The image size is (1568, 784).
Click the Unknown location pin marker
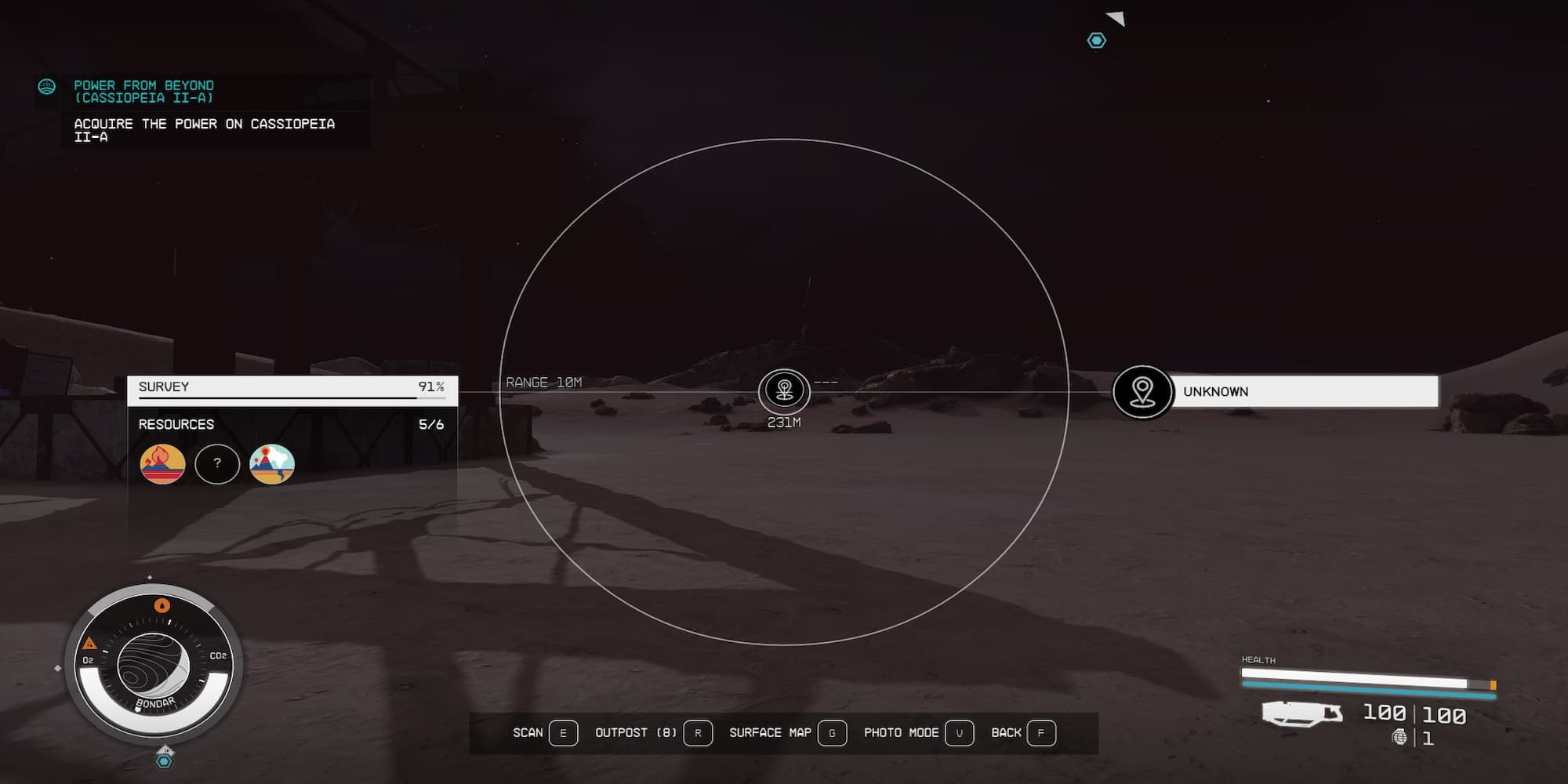pyautogui.click(x=1142, y=391)
